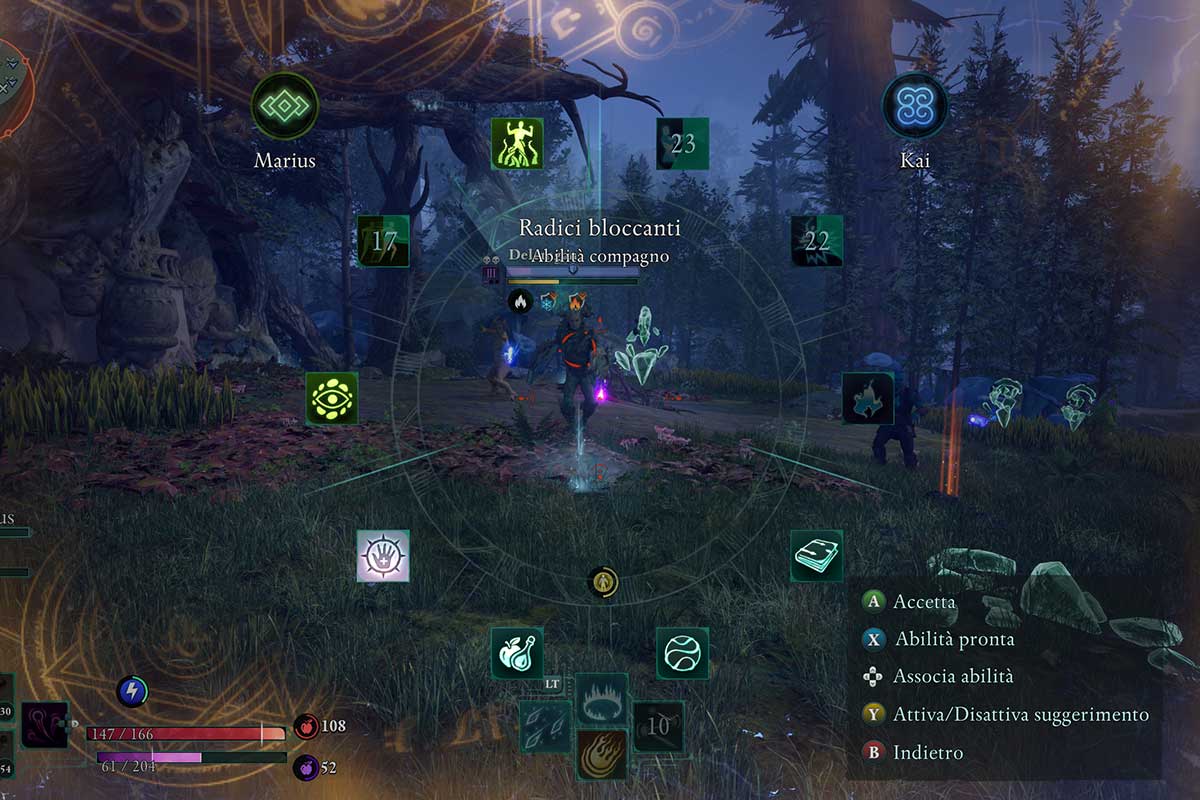The image size is (1200, 800).
Task: Activate the green eye ability
Action: coord(332,398)
